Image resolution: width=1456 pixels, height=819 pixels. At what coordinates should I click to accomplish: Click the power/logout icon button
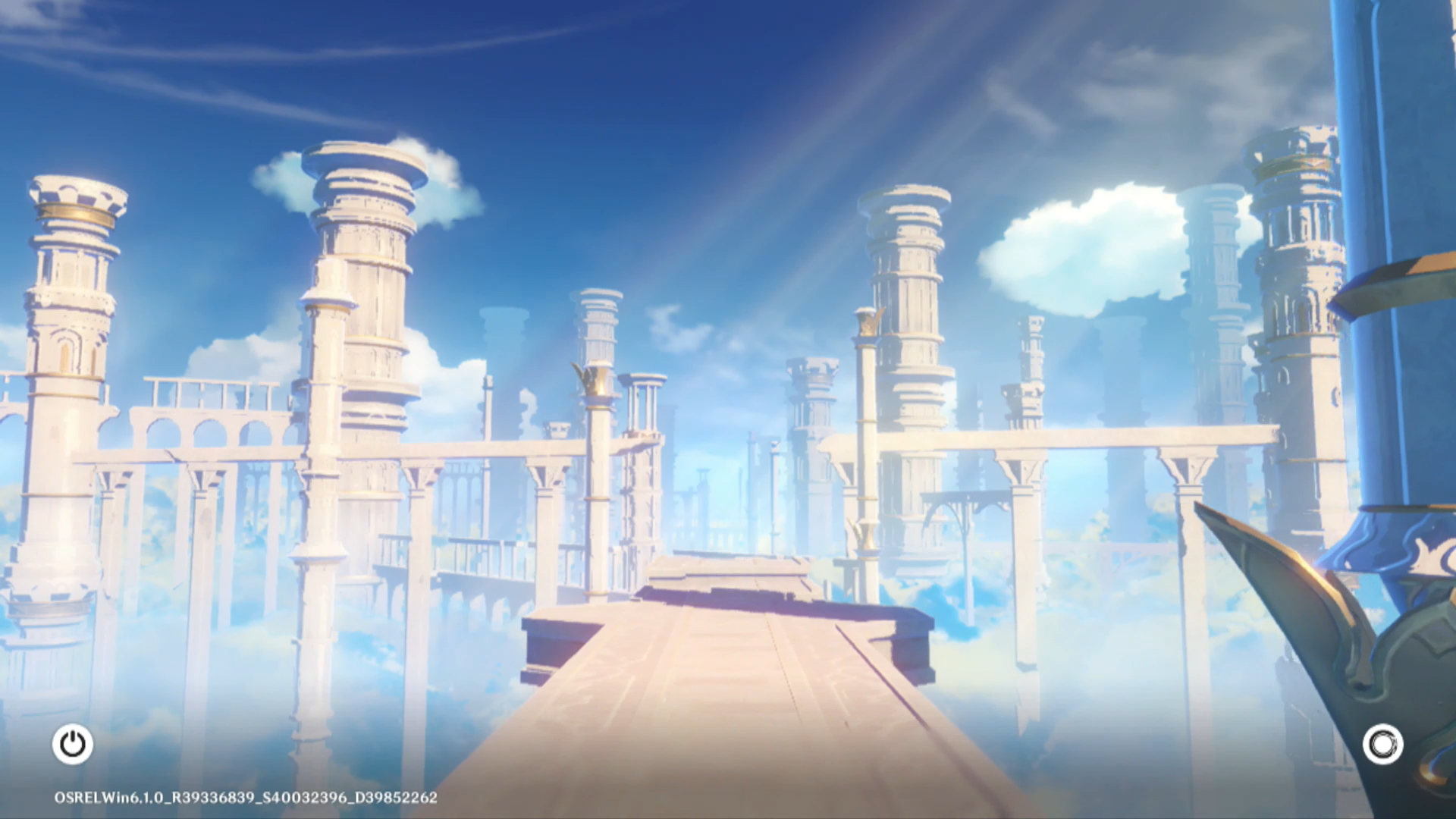click(73, 744)
